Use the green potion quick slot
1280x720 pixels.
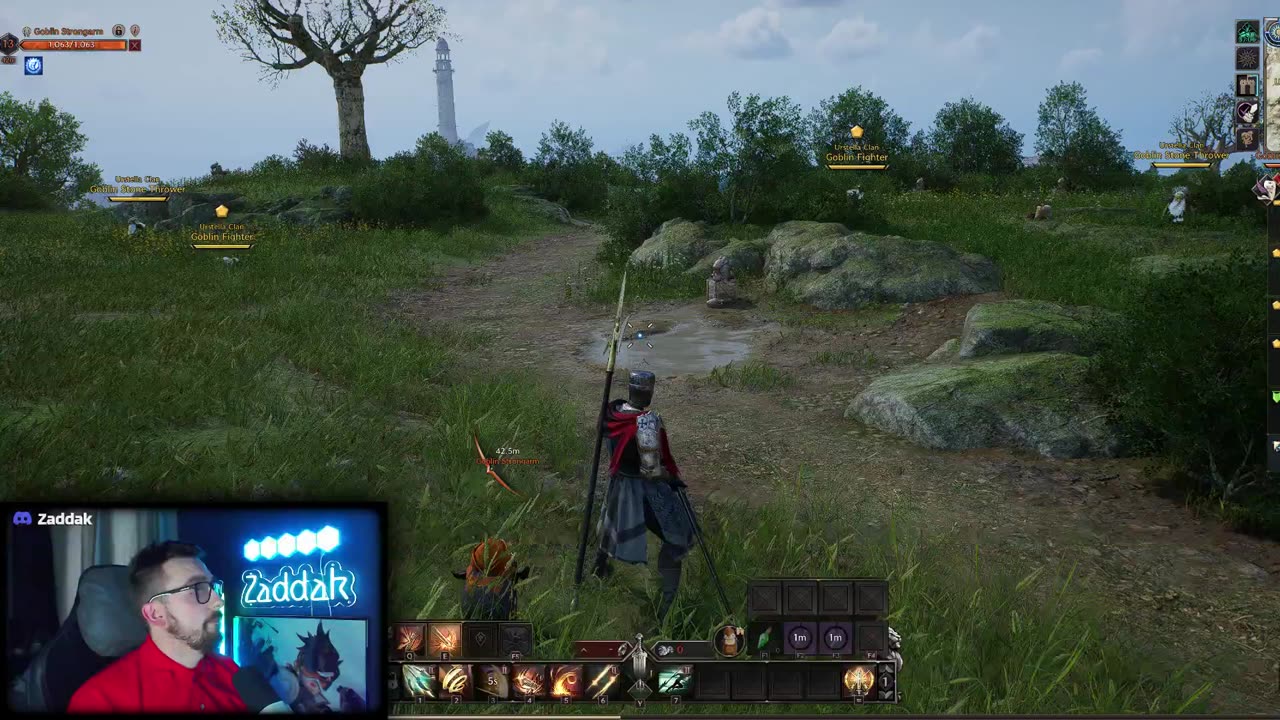click(765, 638)
